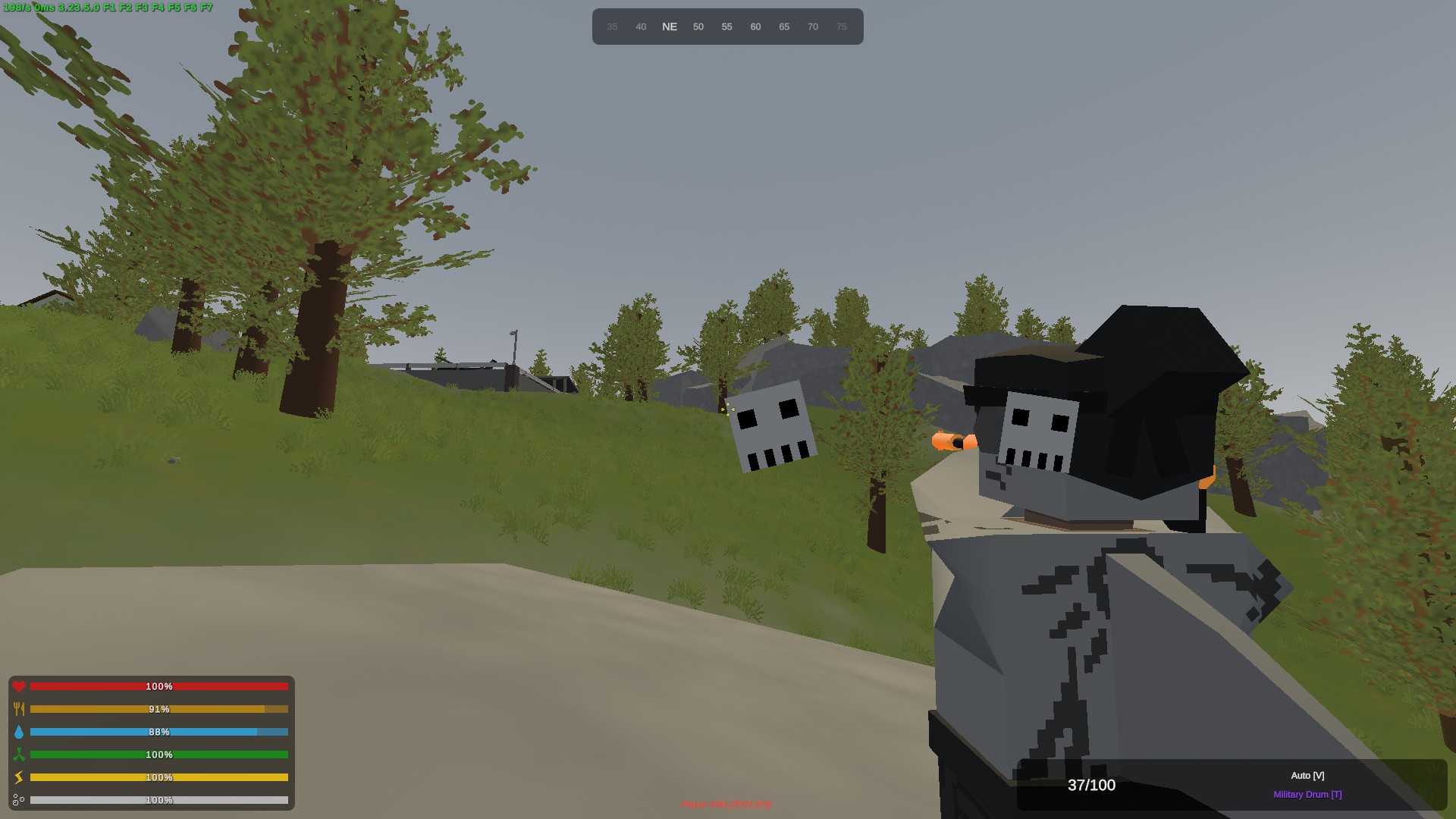The image size is (1456, 819).
Task: Click the 3.23.5.0 version text
Action: [x=78, y=8]
